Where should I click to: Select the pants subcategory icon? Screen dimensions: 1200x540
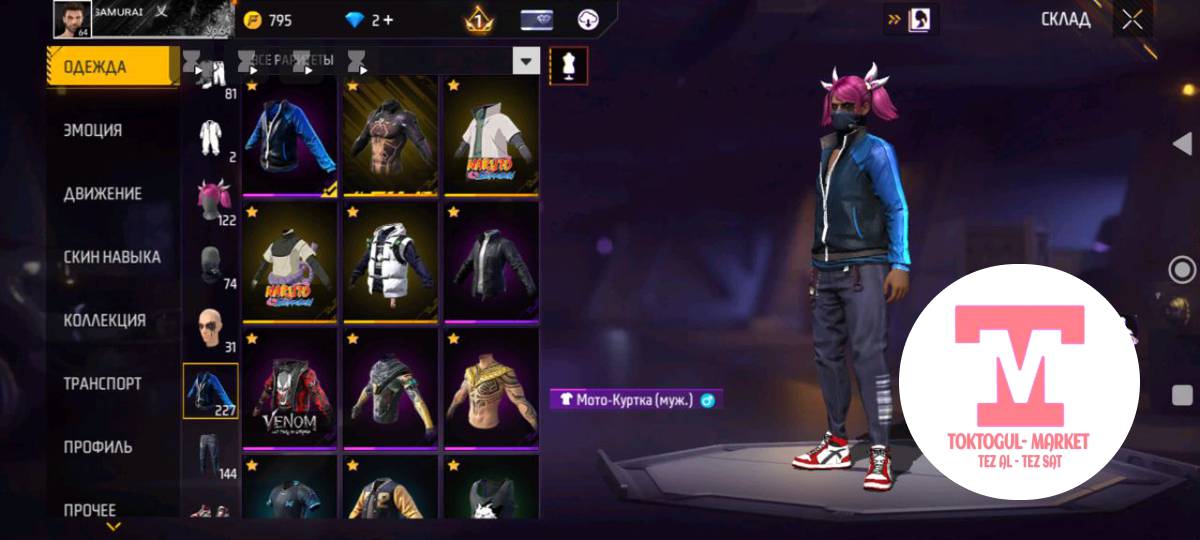(210, 455)
